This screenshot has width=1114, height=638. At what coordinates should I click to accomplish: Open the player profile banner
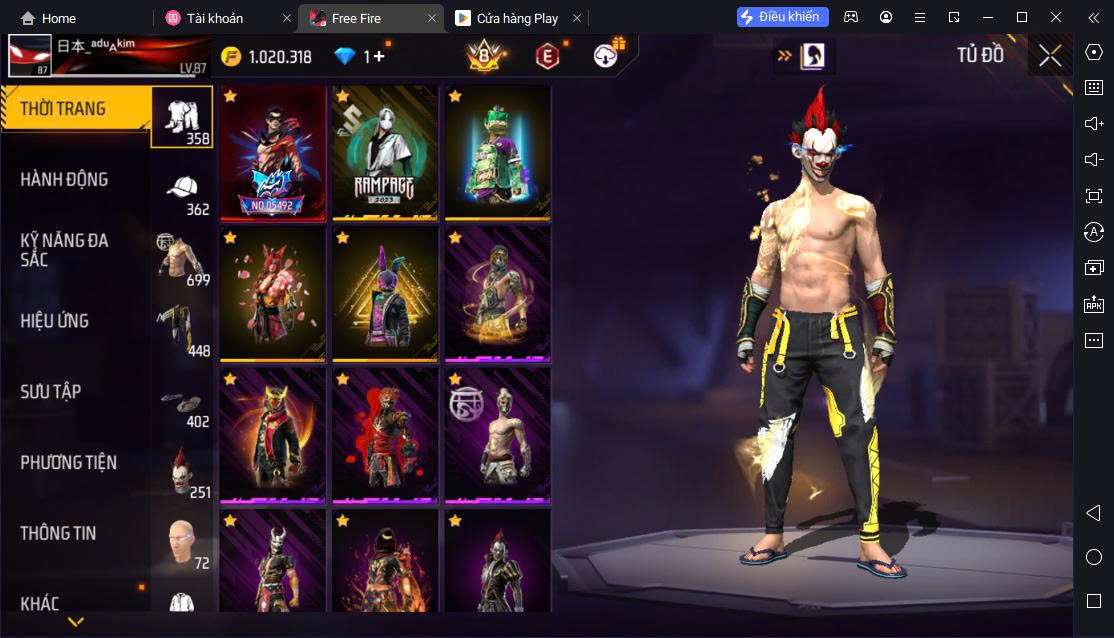click(108, 56)
